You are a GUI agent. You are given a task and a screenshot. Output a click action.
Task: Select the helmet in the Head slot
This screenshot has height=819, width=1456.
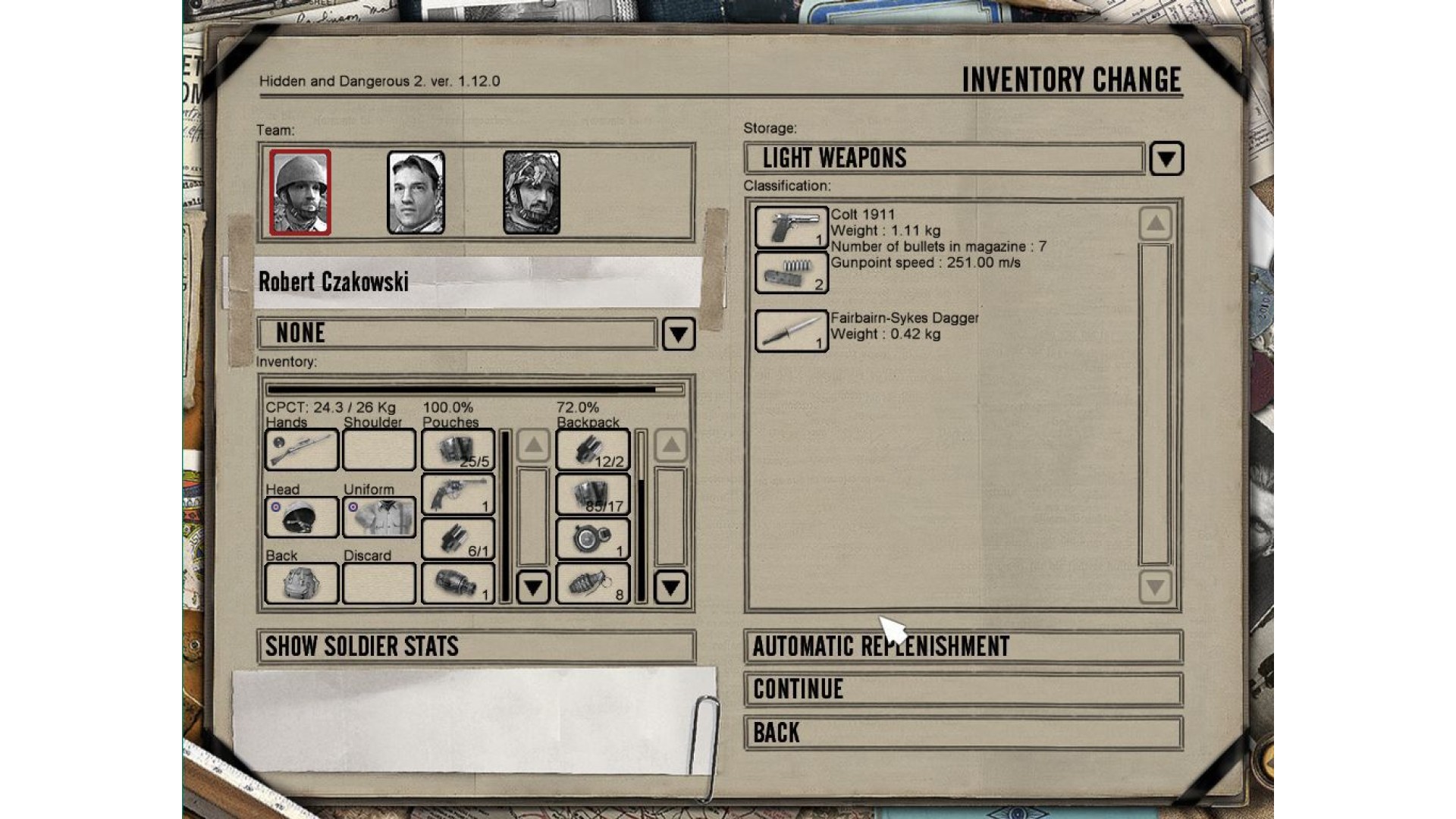point(301,517)
